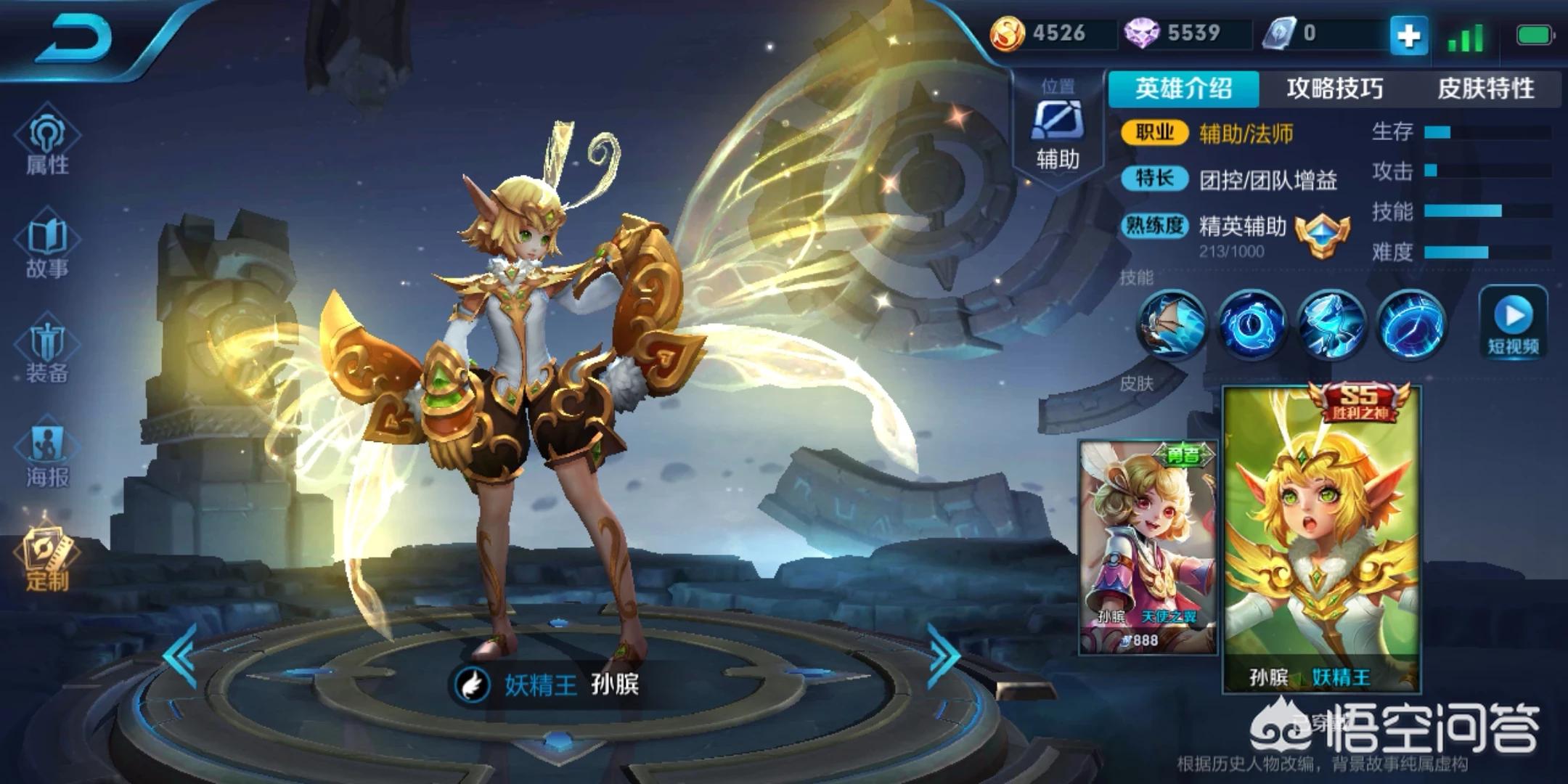Show the 装备 equipment recommendations
This screenshot has height=784, width=1568.
click(x=47, y=352)
